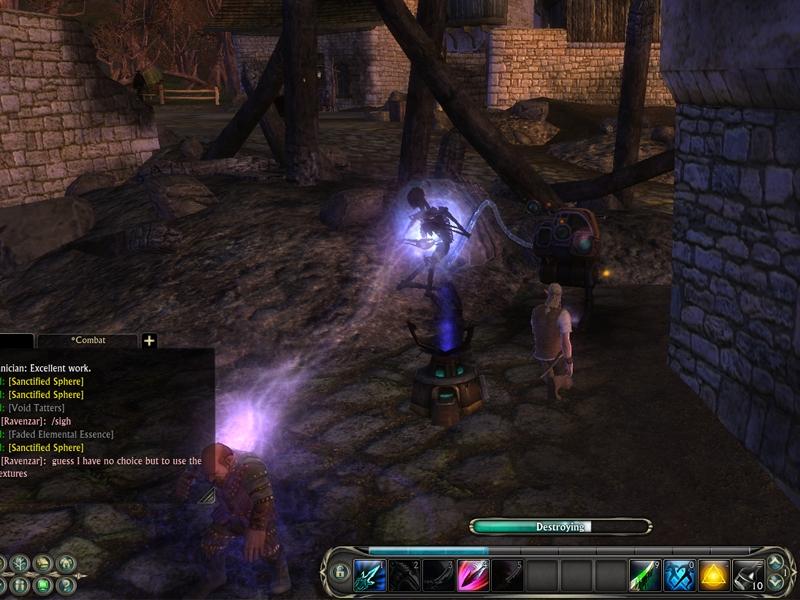
Task: Open the tree-symbol menu button
Action: coord(20,563)
